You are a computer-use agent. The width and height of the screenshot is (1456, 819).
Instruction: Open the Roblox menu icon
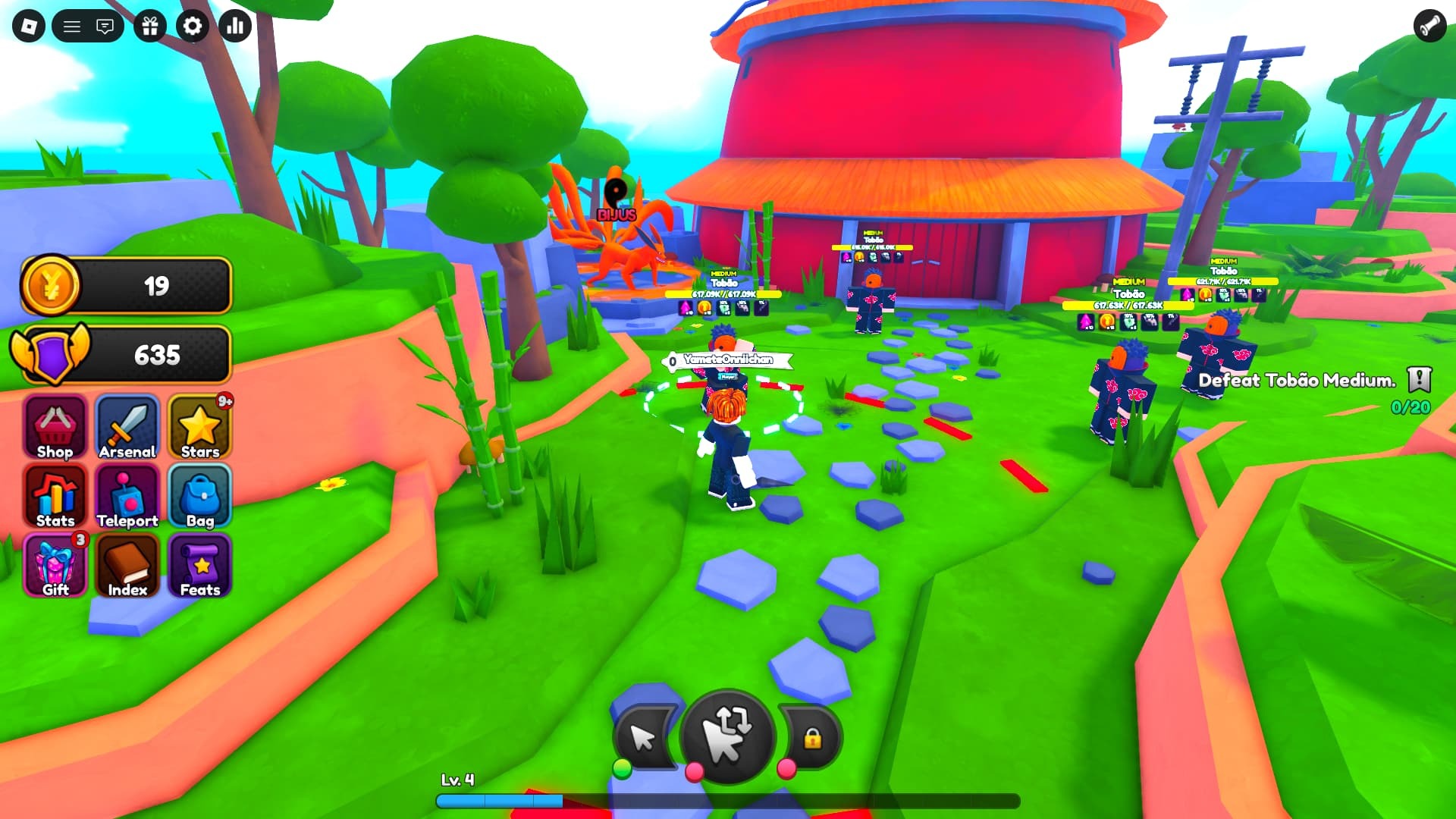click(x=30, y=25)
